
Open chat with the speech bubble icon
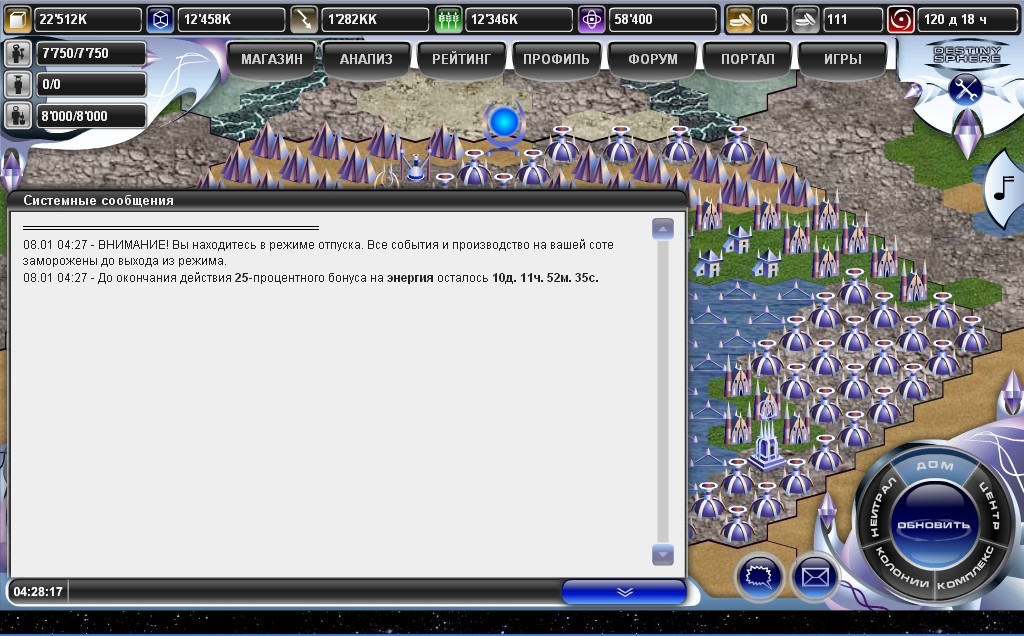click(759, 576)
